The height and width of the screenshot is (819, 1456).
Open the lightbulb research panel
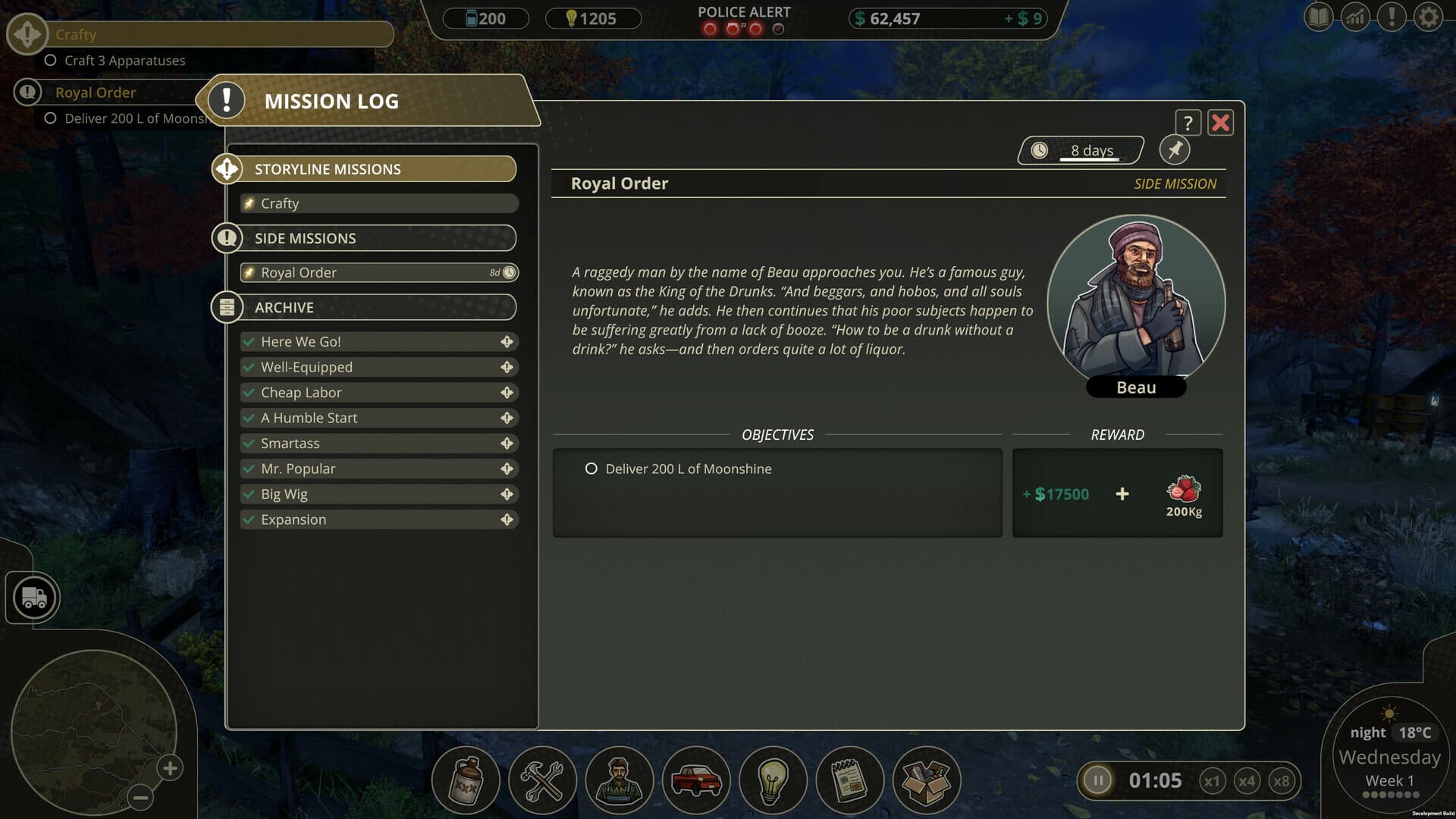click(774, 780)
